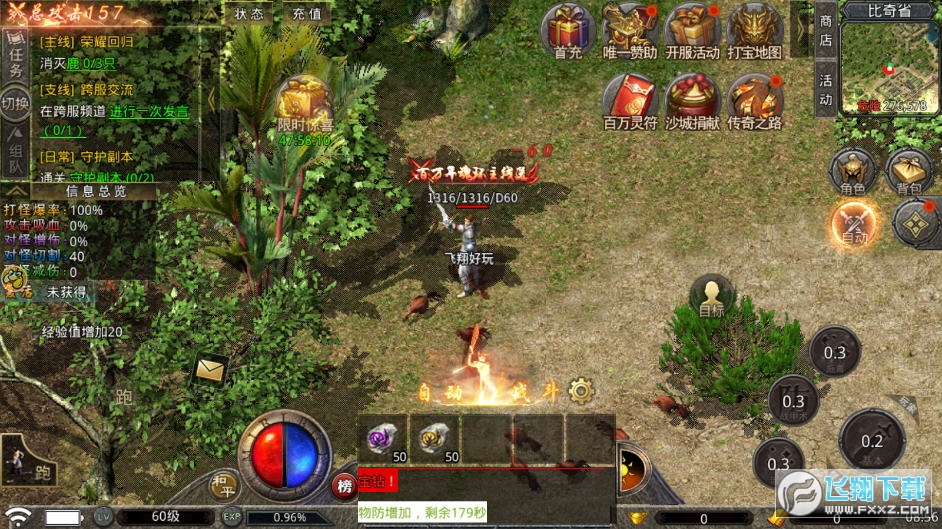Open the 榜 ranking button
The height and width of the screenshot is (529, 942).
tap(344, 486)
